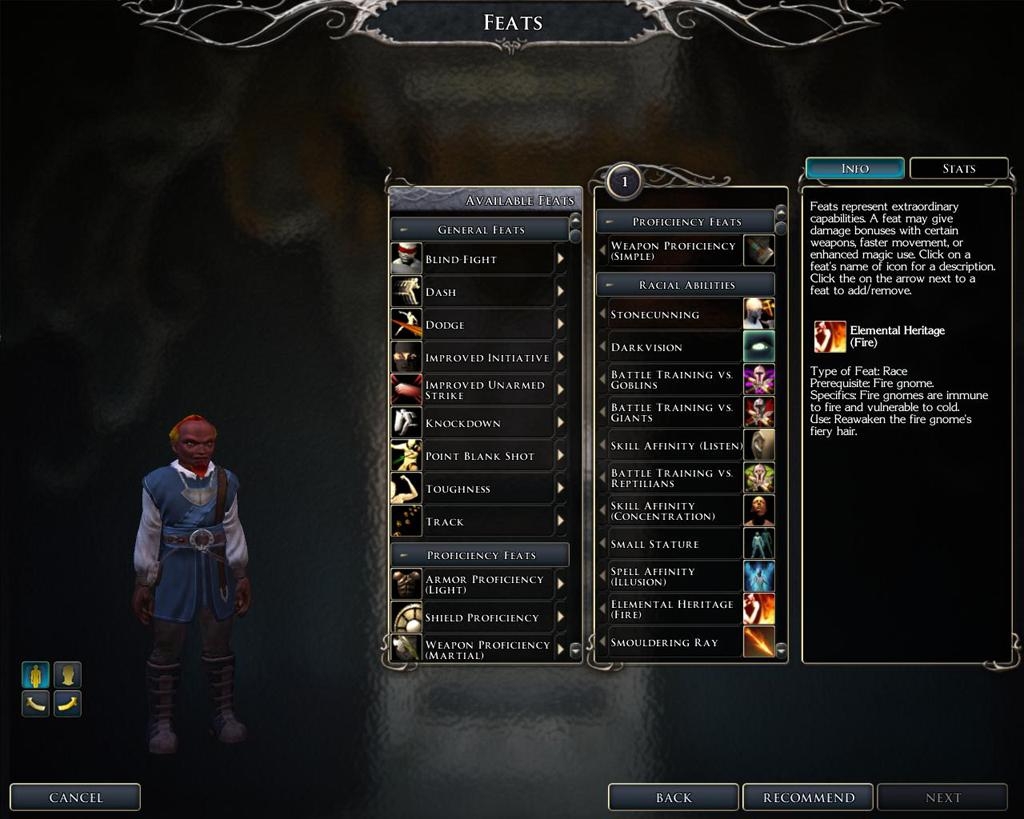1024x819 pixels.
Task: Open the Info tab
Action: pos(855,168)
